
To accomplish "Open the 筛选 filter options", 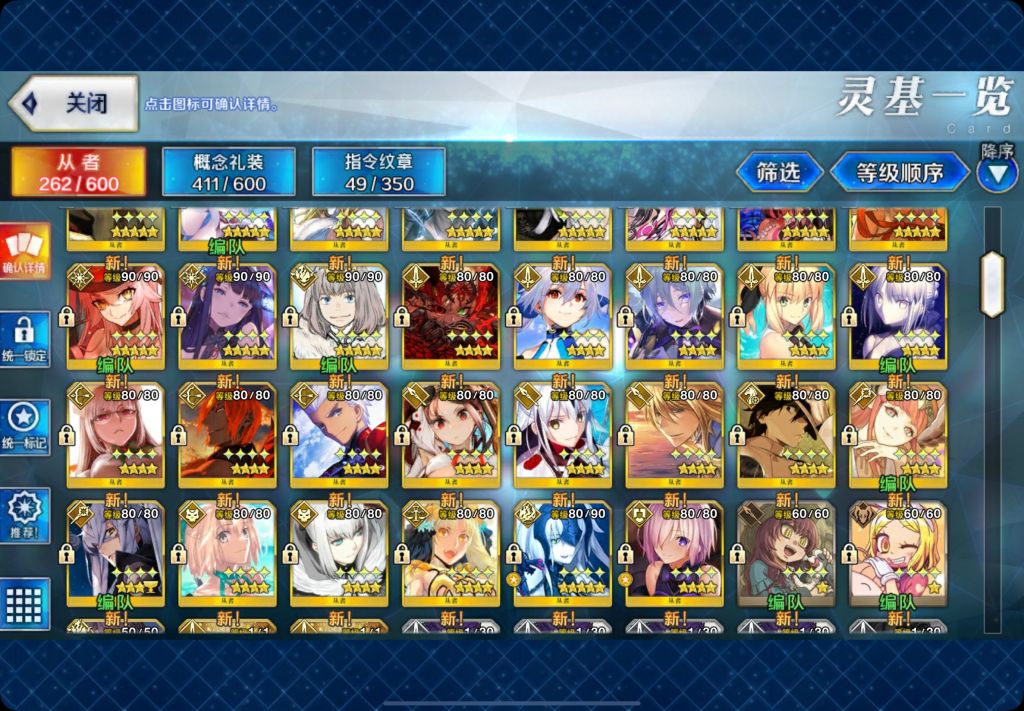I will (779, 172).
